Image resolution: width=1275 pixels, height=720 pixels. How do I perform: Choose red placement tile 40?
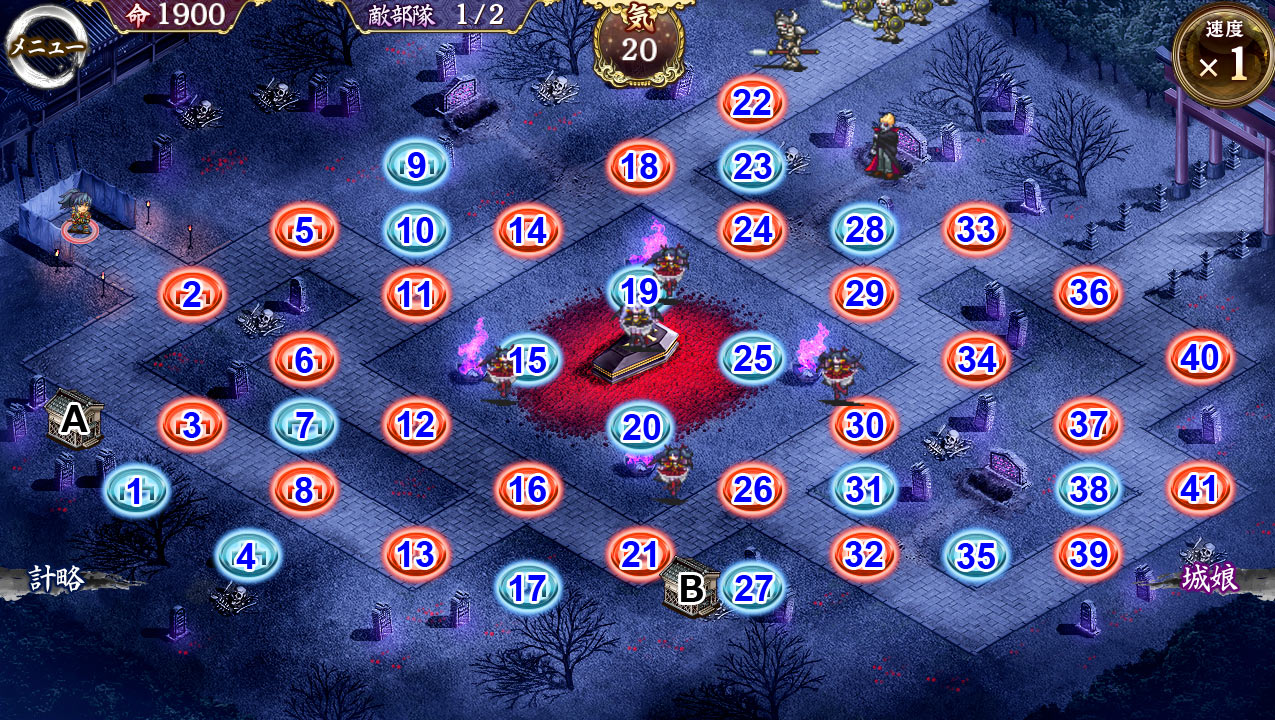[1199, 359]
